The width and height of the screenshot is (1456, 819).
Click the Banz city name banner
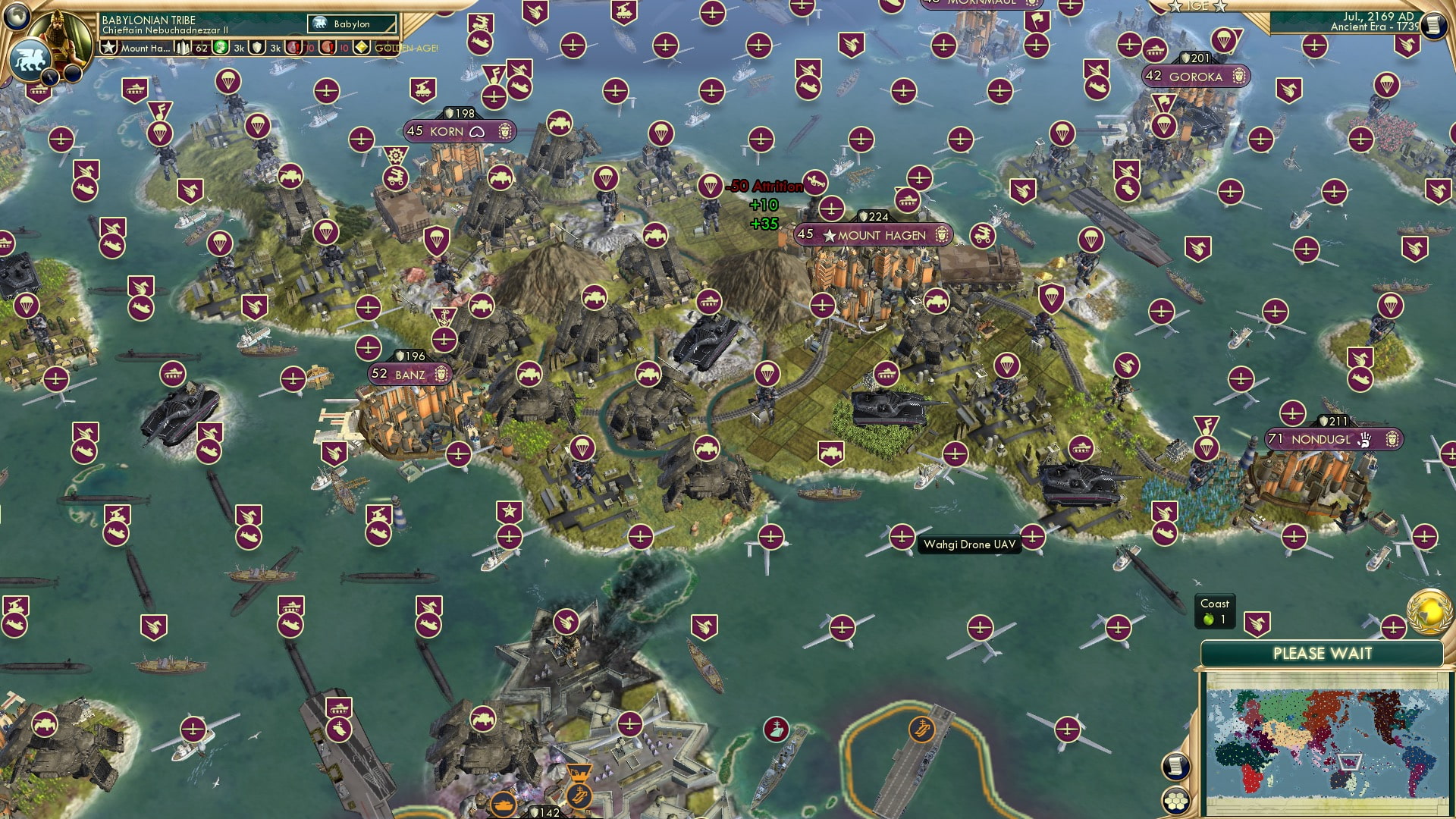[x=409, y=374]
